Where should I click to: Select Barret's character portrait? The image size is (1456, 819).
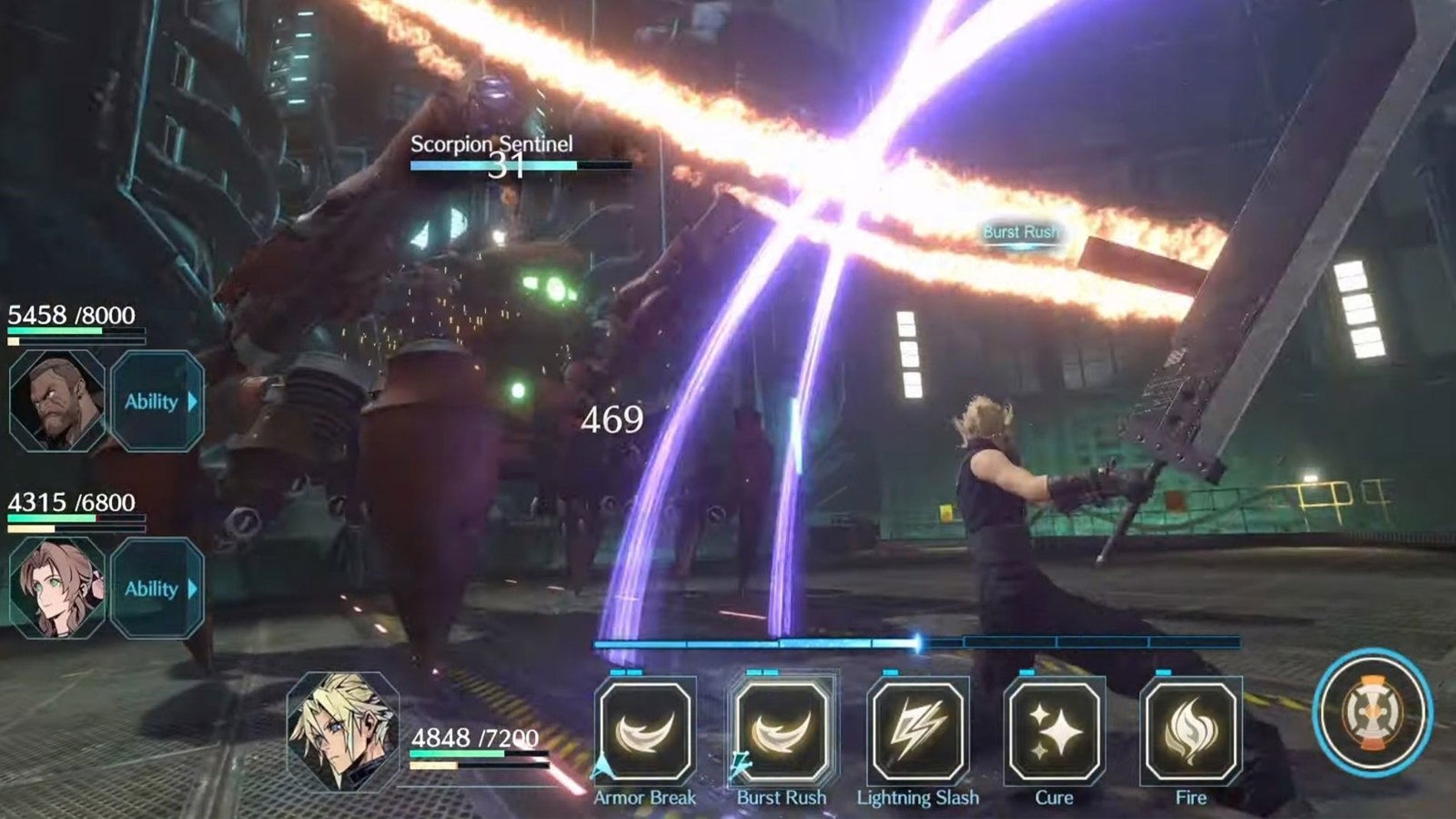(57, 401)
